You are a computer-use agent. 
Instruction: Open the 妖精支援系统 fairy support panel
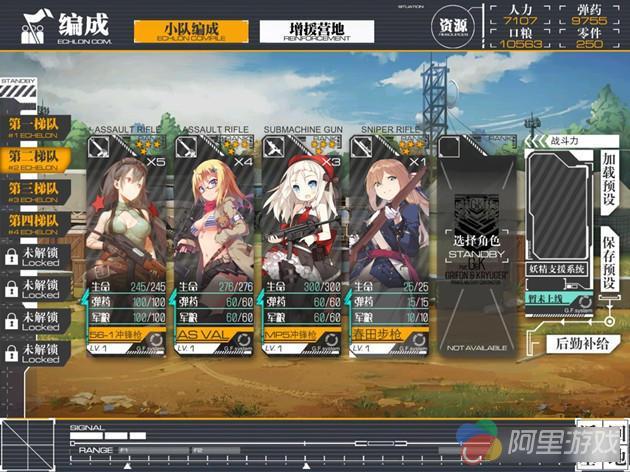[561, 268]
